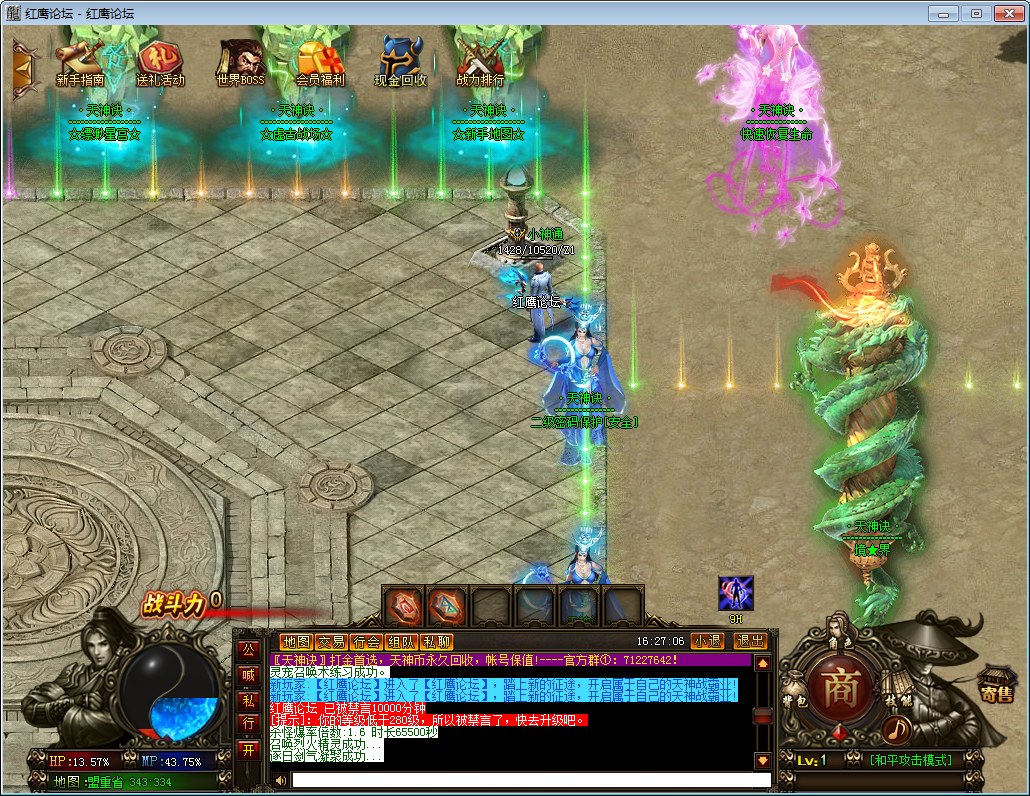
Task: Toggle the music note sound button
Action: (897, 729)
